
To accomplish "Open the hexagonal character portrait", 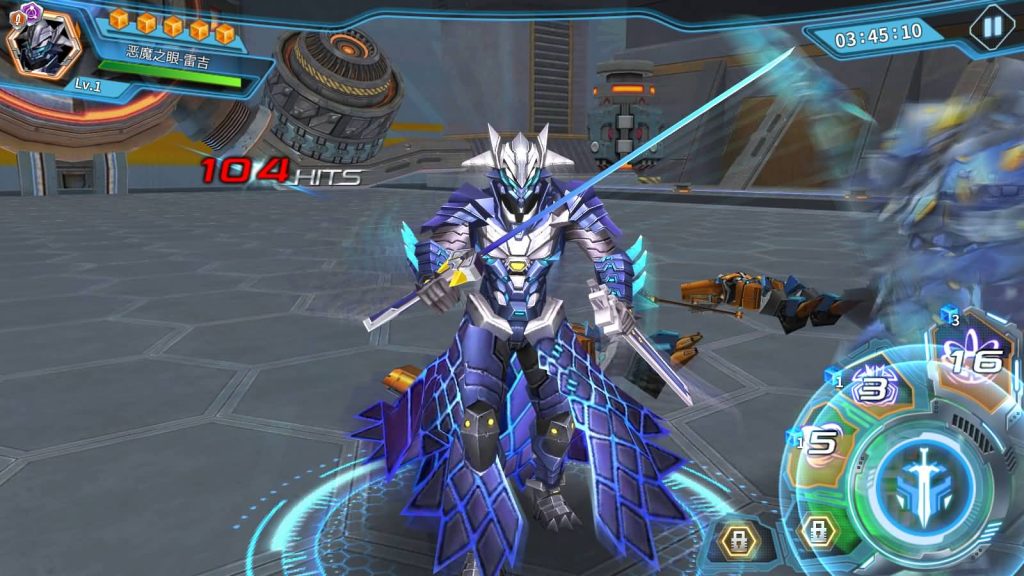I will [43, 44].
